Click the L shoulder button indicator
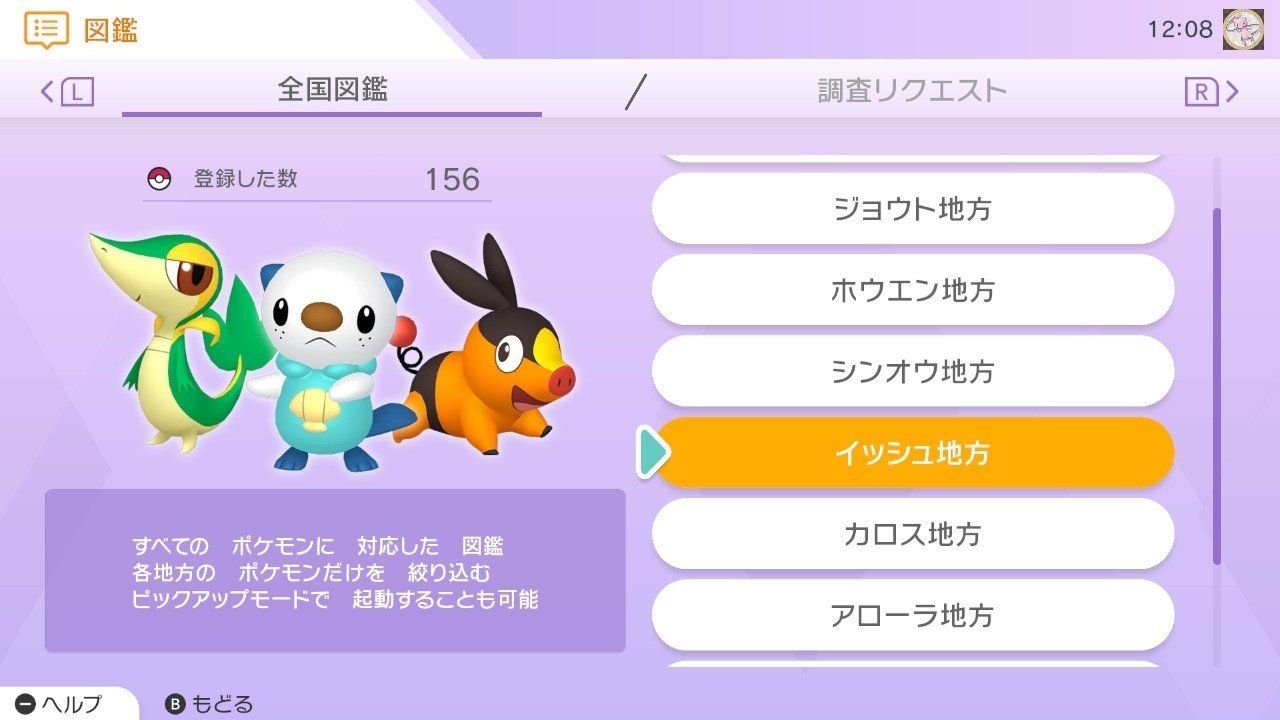1280x720 pixels. 80,91
